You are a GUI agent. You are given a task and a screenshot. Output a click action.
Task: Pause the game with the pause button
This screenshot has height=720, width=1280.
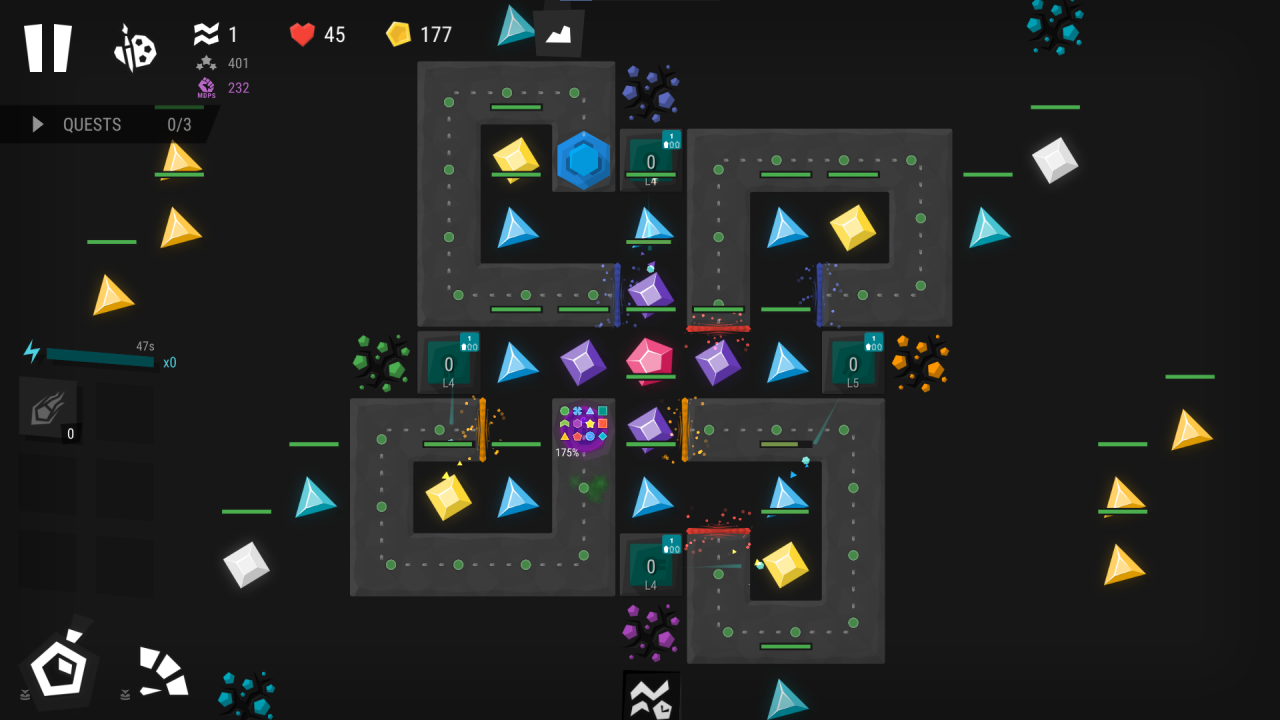tap(48, 47)
